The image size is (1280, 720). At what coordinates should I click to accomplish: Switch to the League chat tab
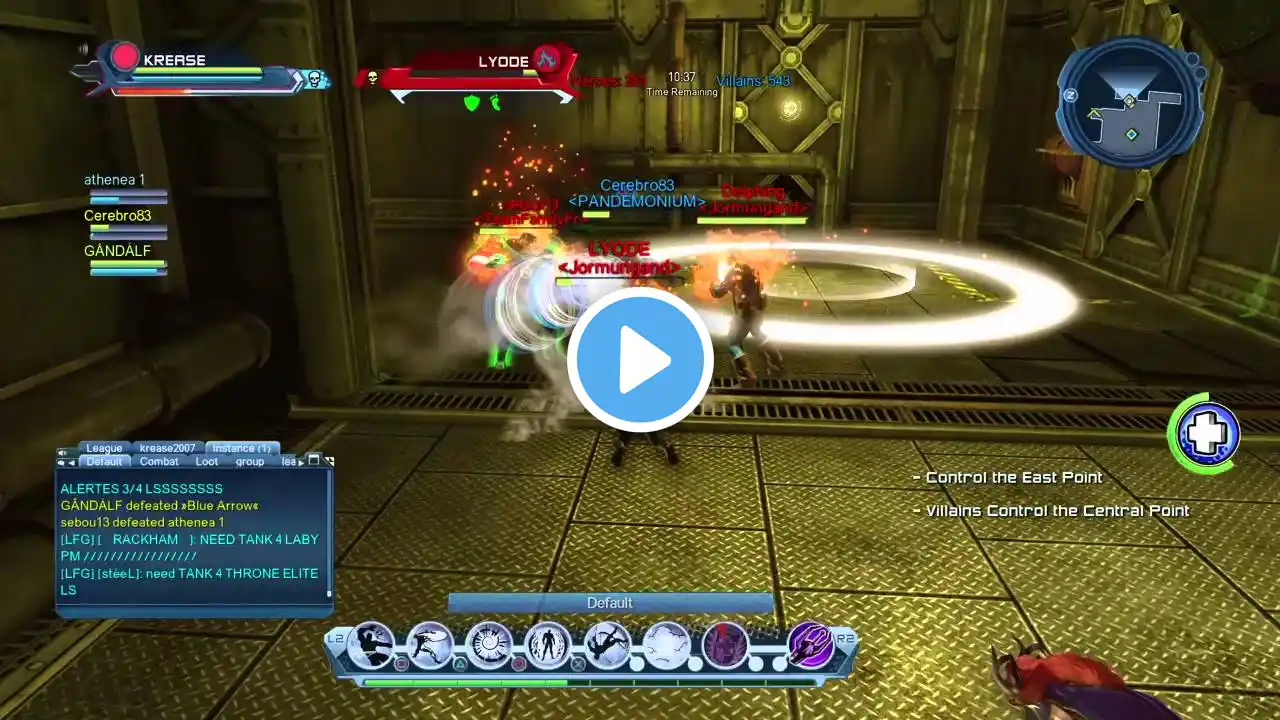click(x=104, y=448)
